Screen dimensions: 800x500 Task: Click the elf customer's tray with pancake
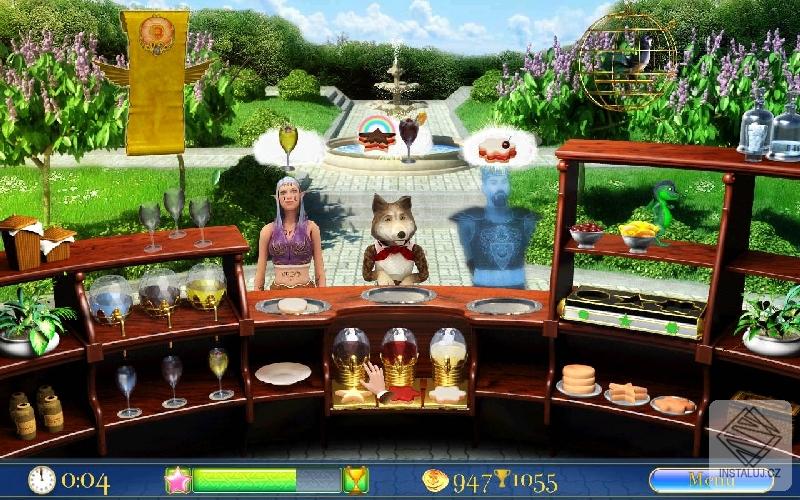click(x=291, y=305)
